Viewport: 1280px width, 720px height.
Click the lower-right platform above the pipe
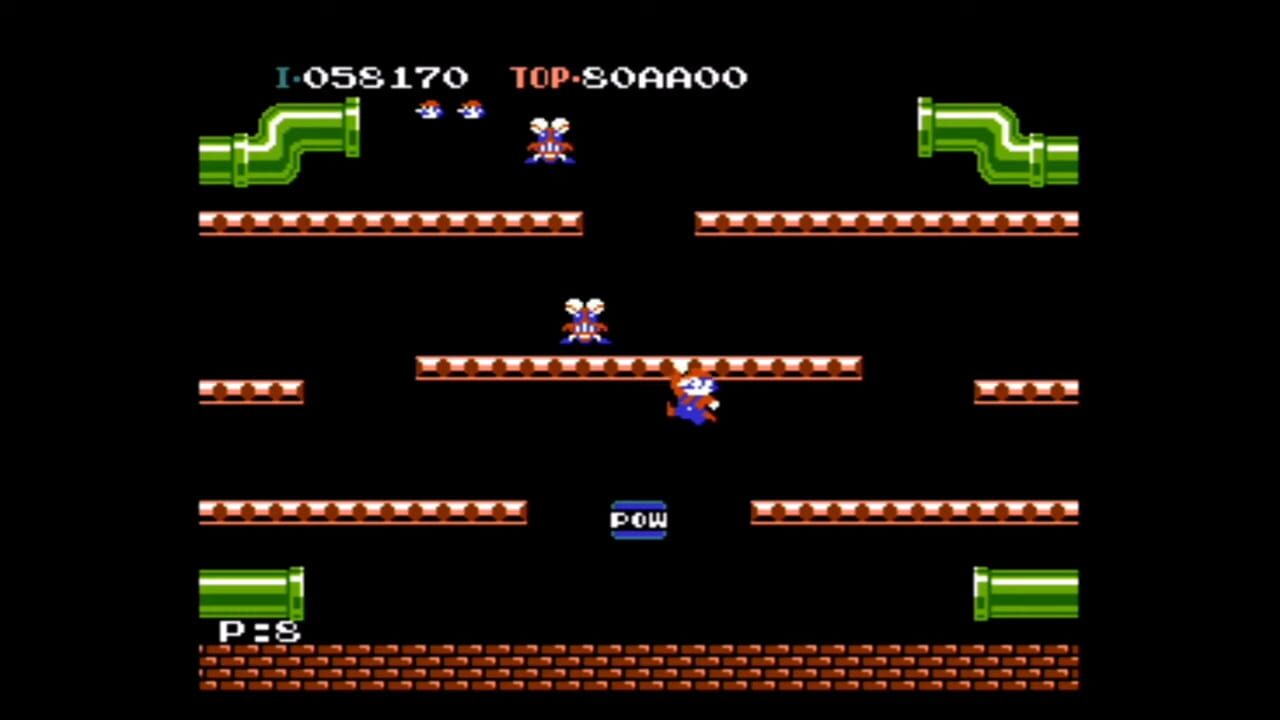point(913,512)
